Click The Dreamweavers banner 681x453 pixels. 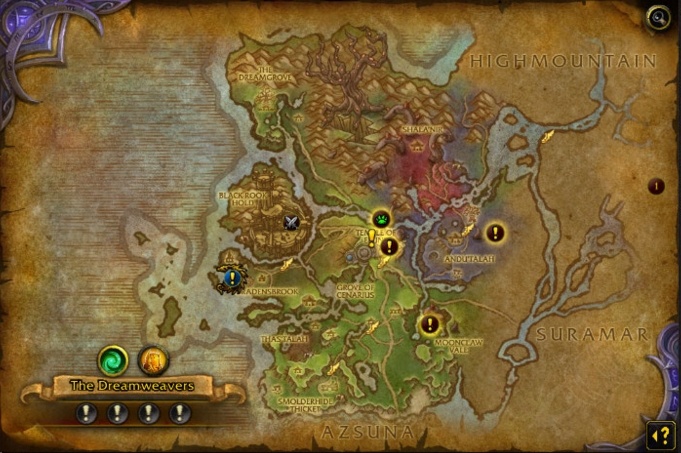(131, 385)
